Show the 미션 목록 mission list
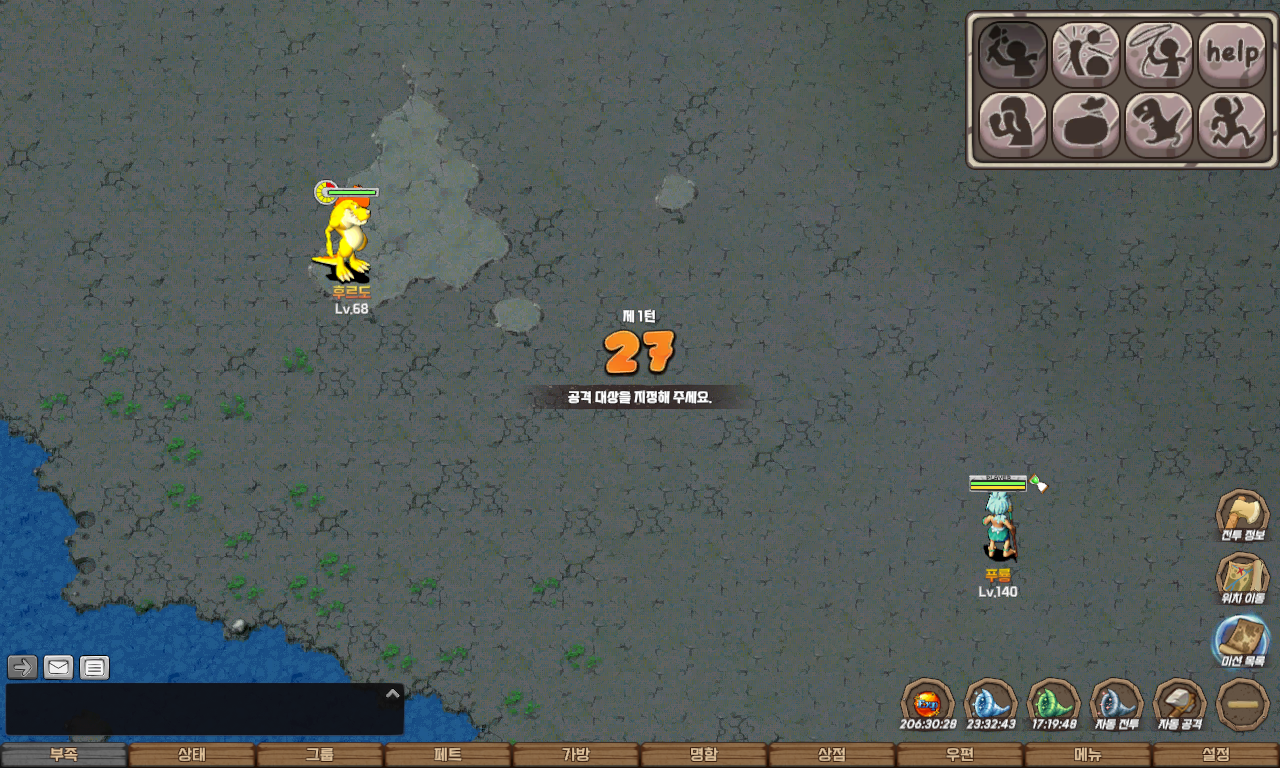 coord(1242,641)
